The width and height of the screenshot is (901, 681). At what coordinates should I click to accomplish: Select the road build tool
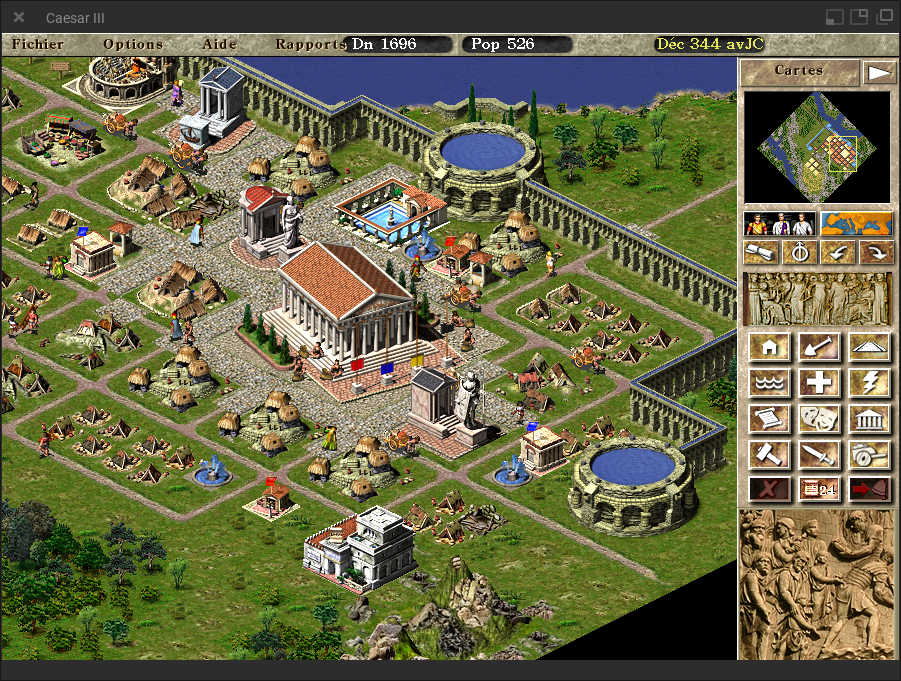[868, 347]
